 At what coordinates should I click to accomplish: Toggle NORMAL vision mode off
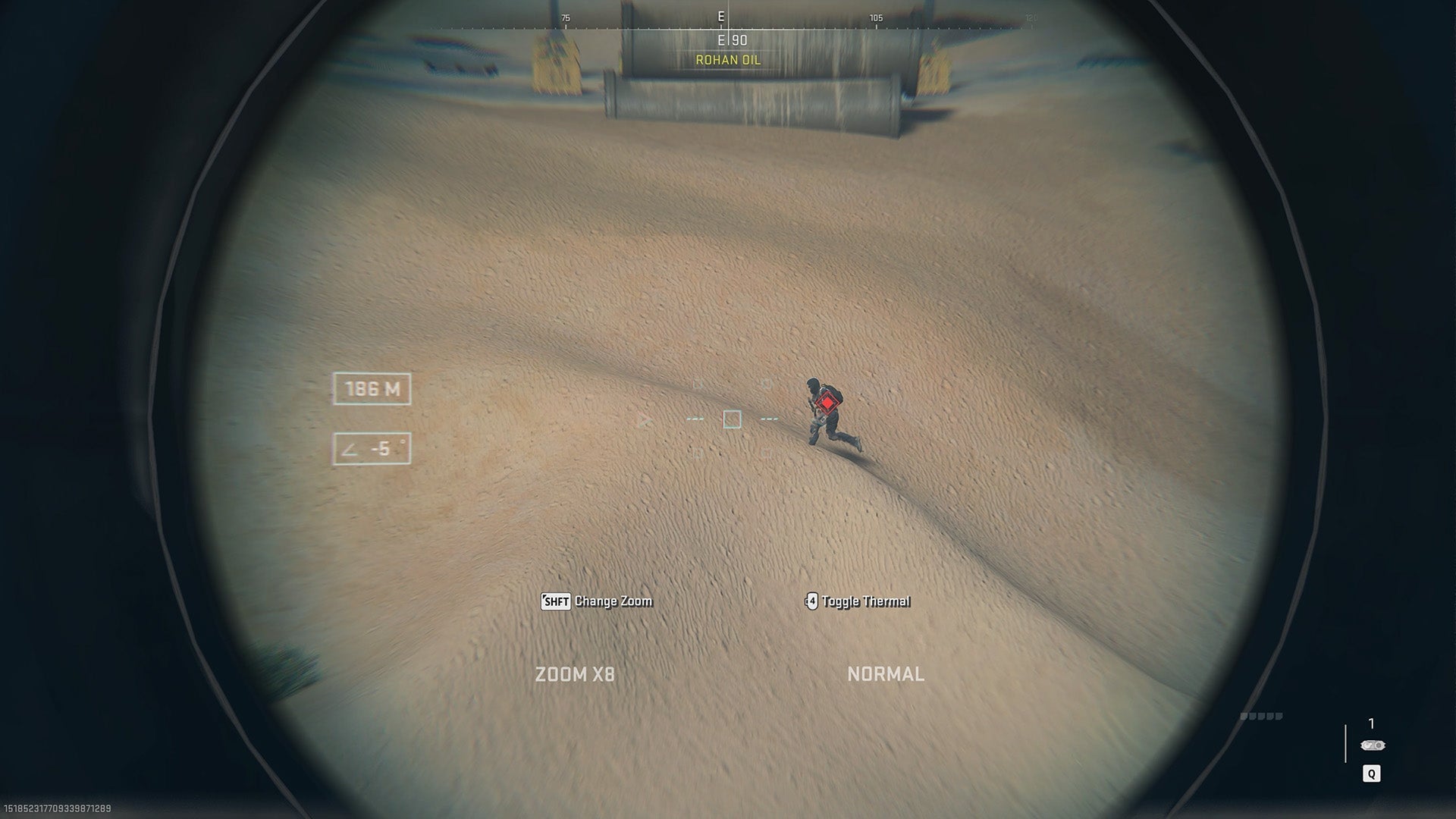click(886, 673)
